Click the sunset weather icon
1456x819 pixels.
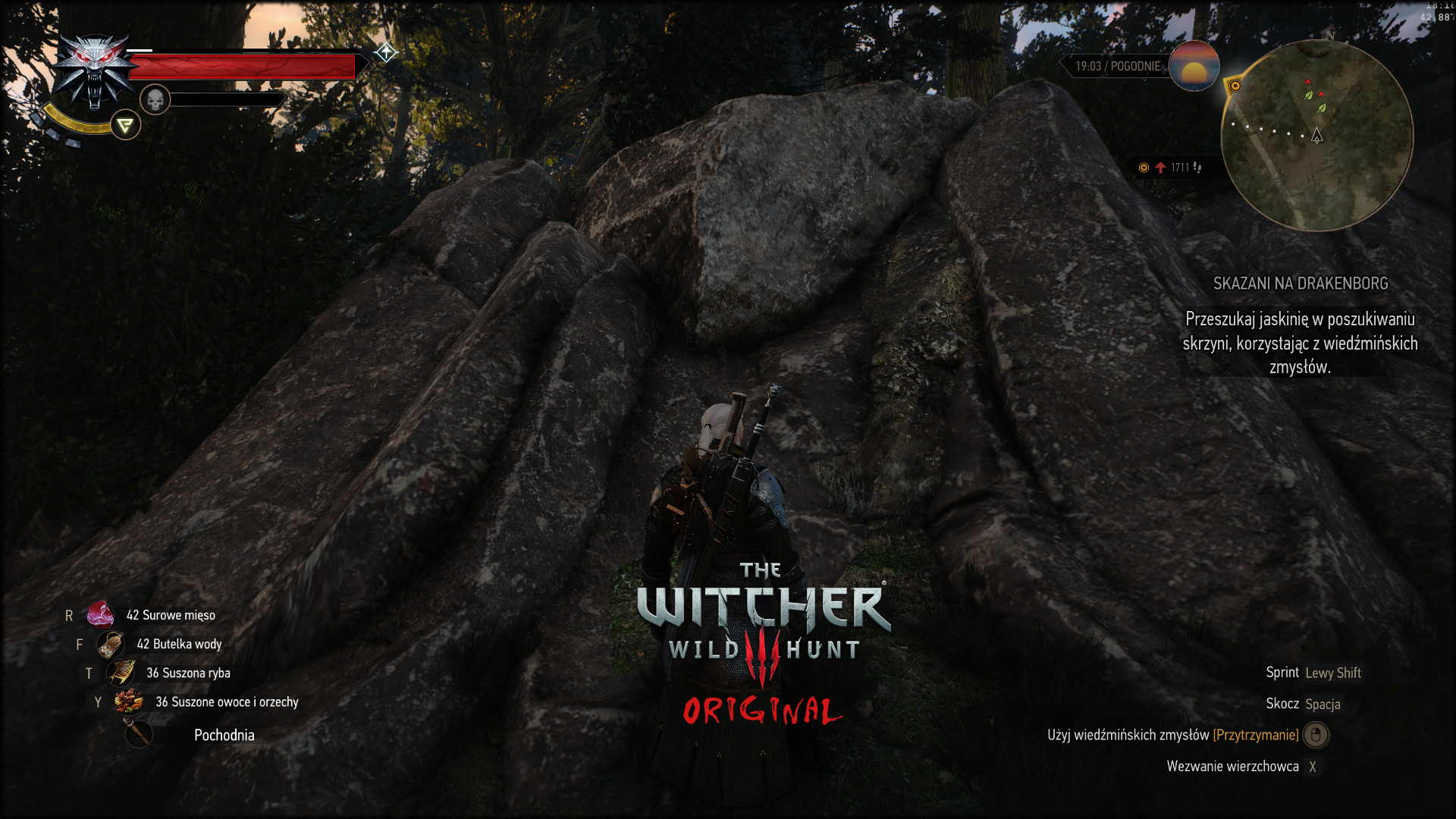point(1194,67)
